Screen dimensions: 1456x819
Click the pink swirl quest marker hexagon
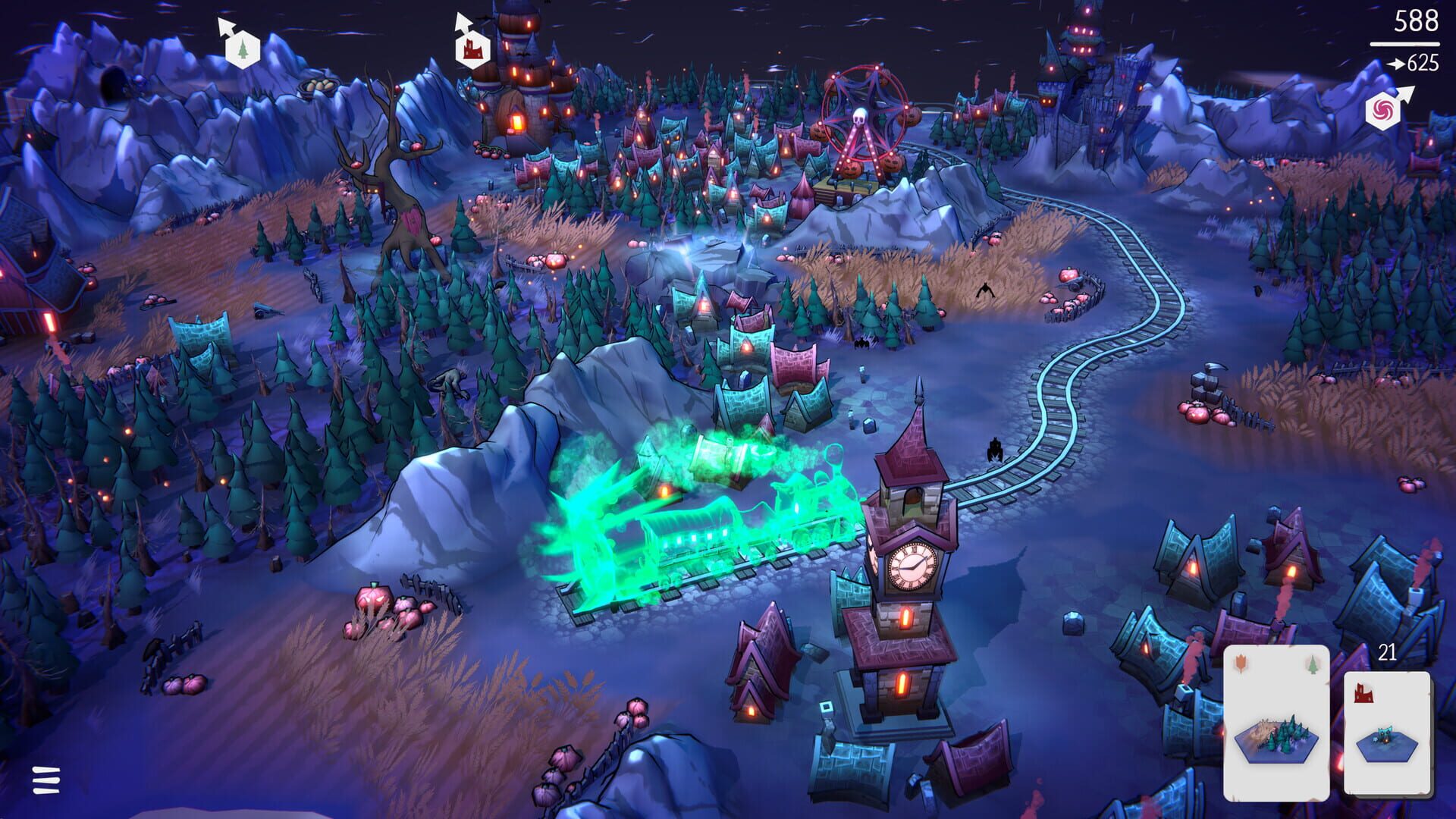click(x=1383, y=110)
